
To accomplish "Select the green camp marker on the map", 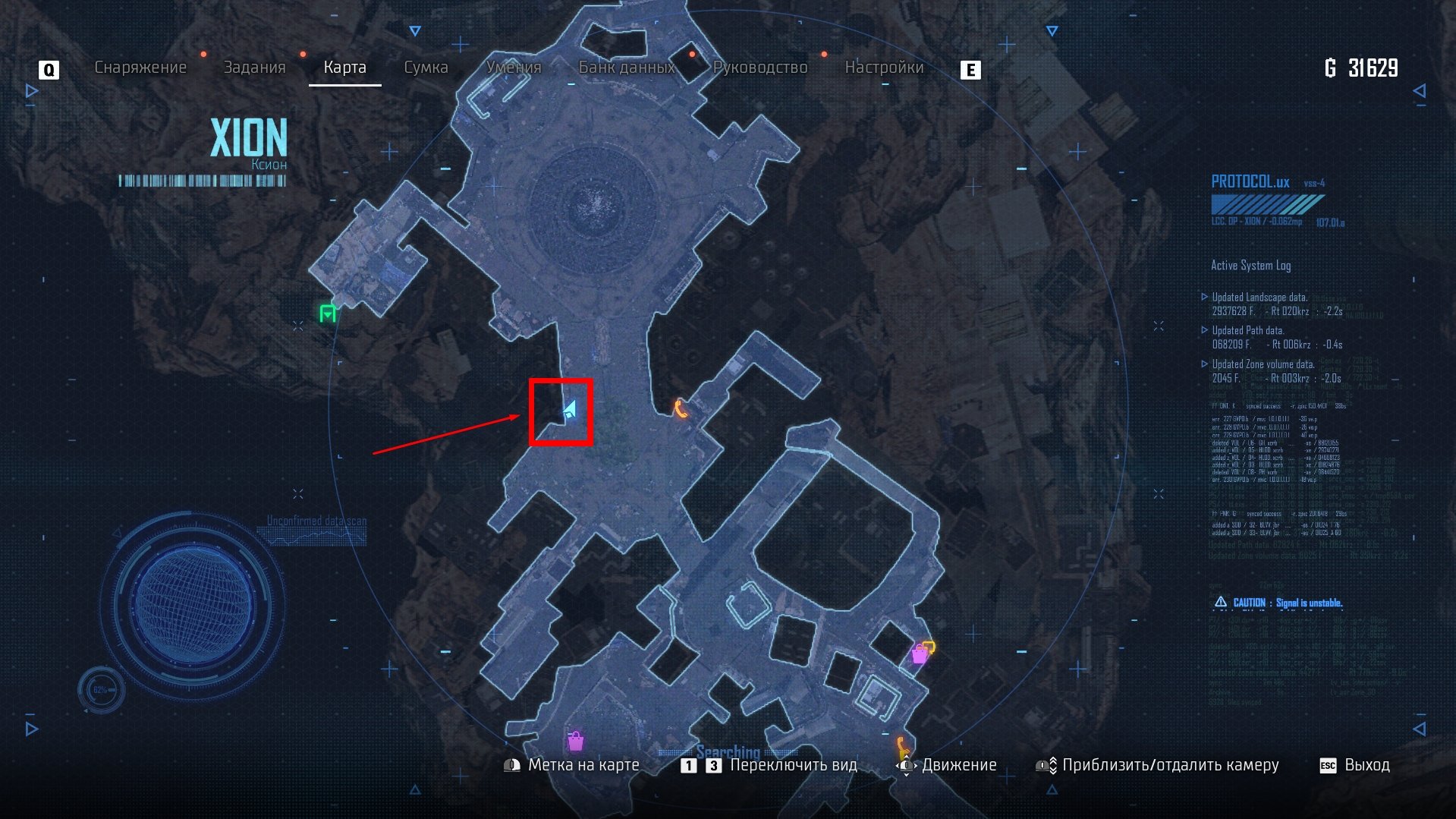I will [328, 313].
